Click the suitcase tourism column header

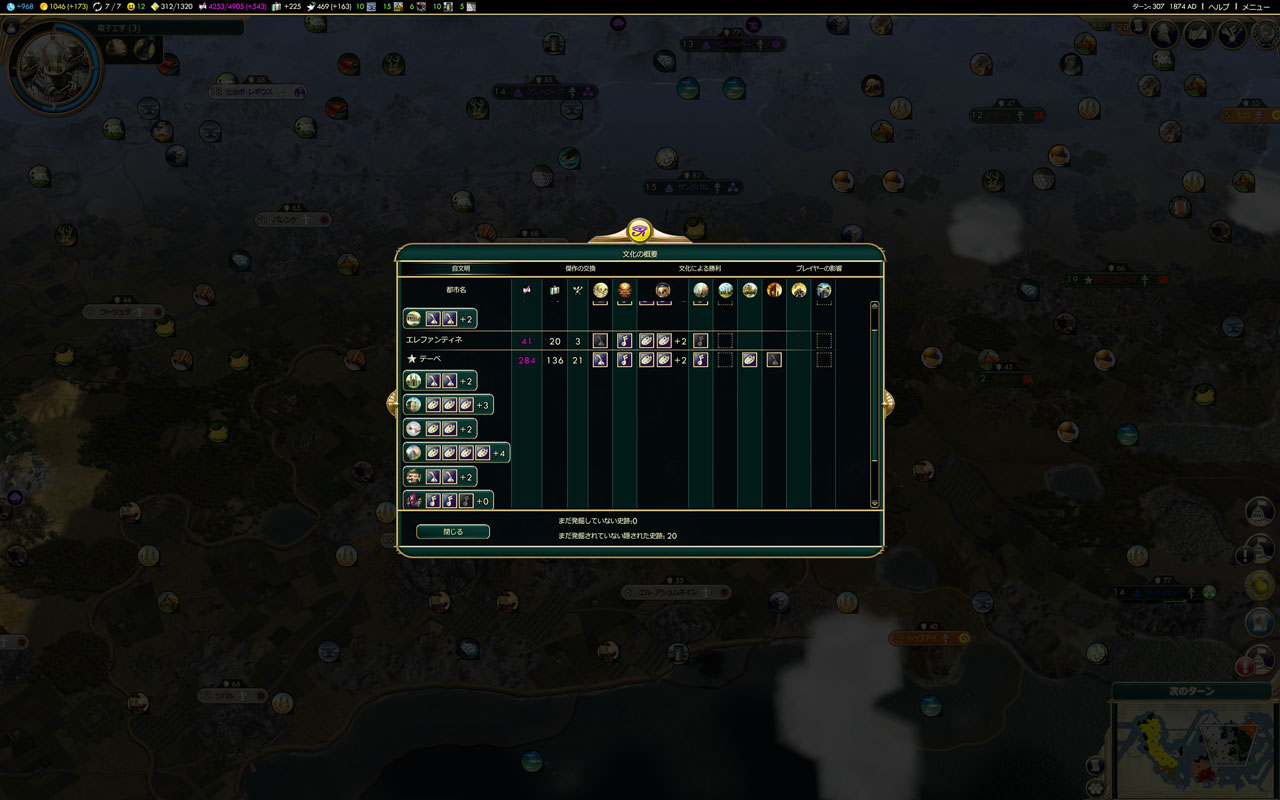point(555,290)
